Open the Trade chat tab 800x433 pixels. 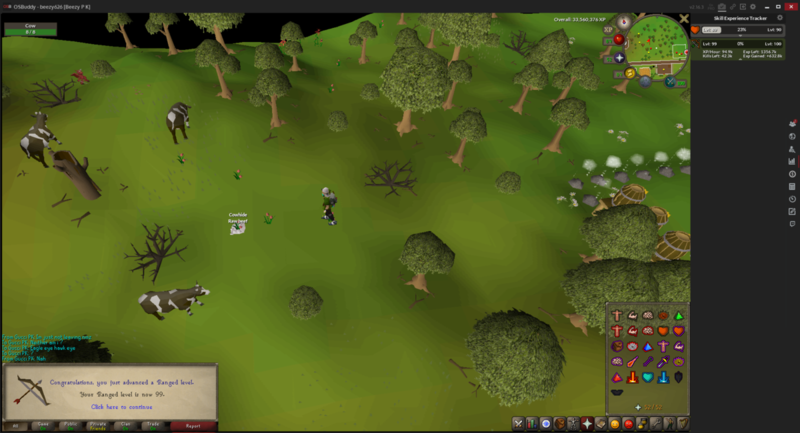151,425
